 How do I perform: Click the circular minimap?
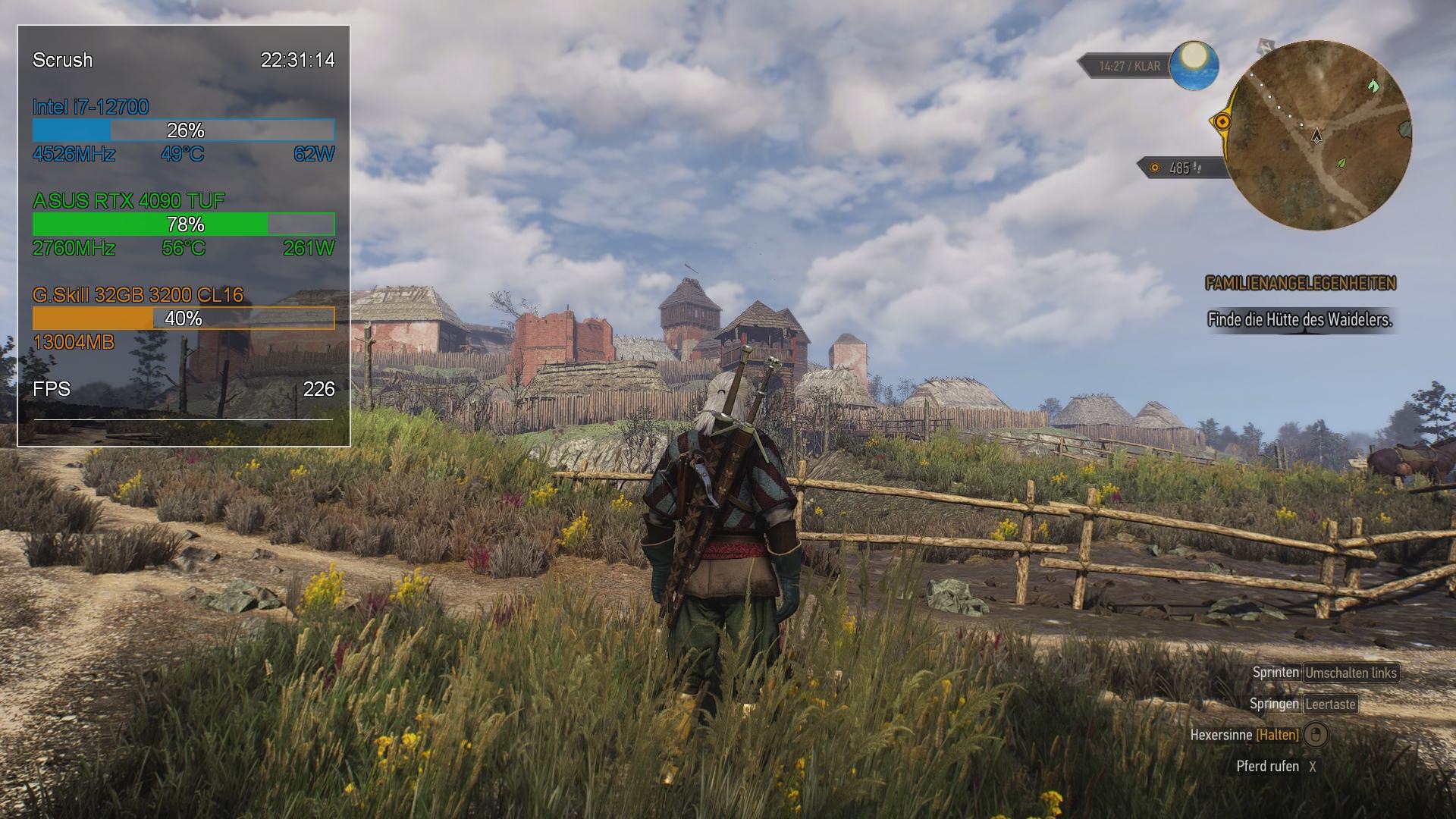[1319, 136]
